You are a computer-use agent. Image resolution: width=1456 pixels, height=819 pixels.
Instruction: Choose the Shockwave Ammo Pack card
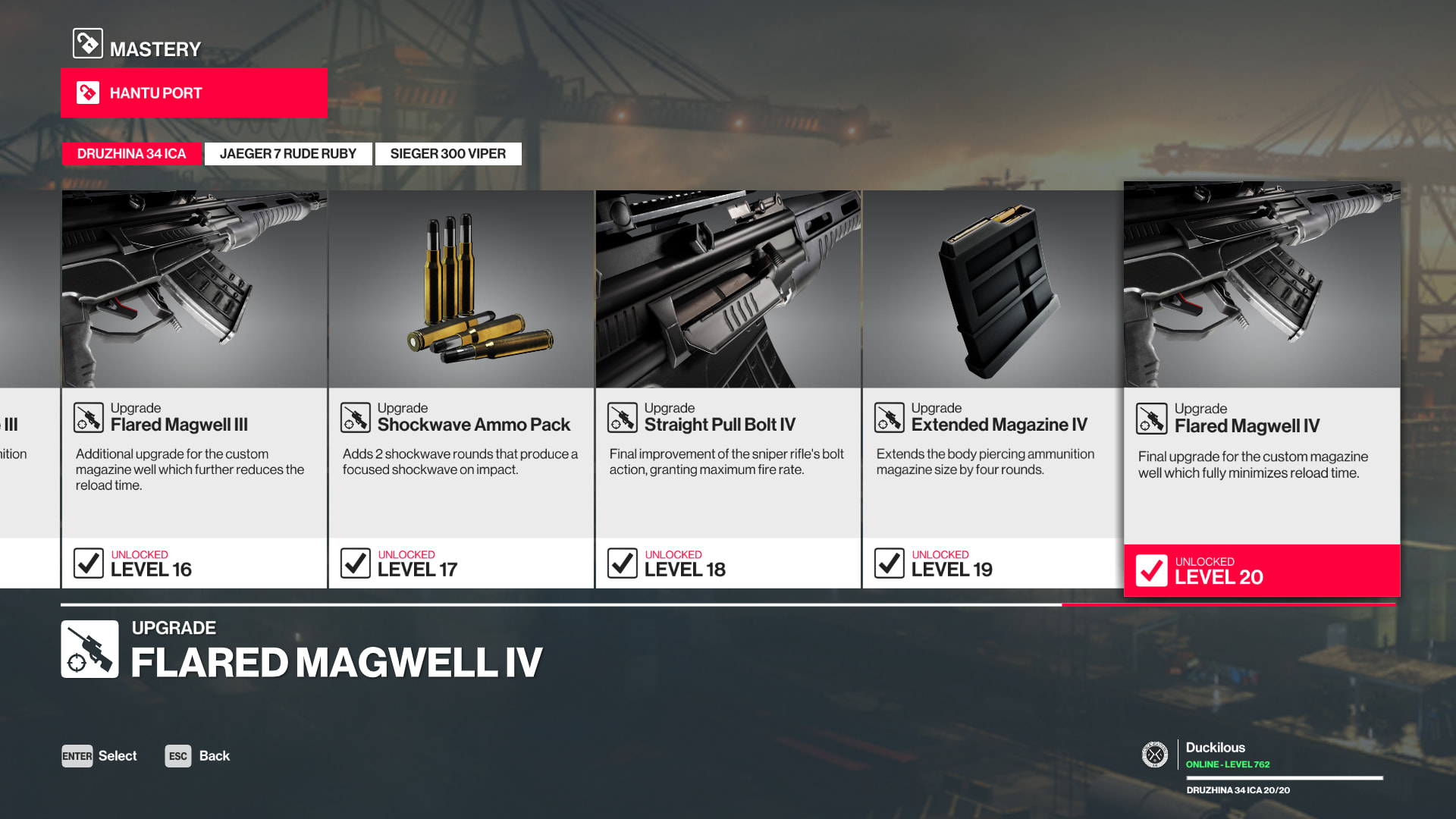461,388
